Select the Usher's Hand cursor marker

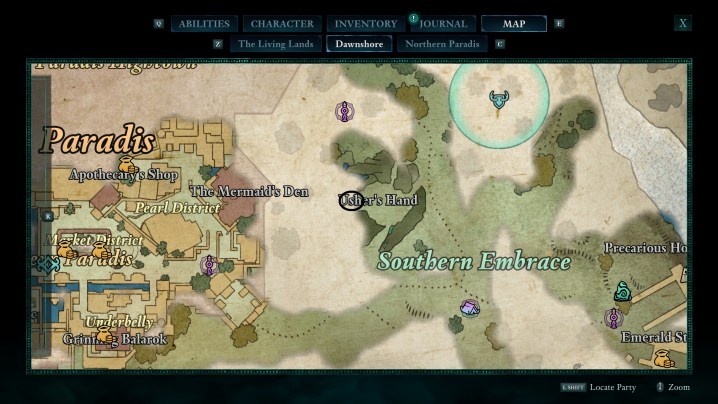351,201
